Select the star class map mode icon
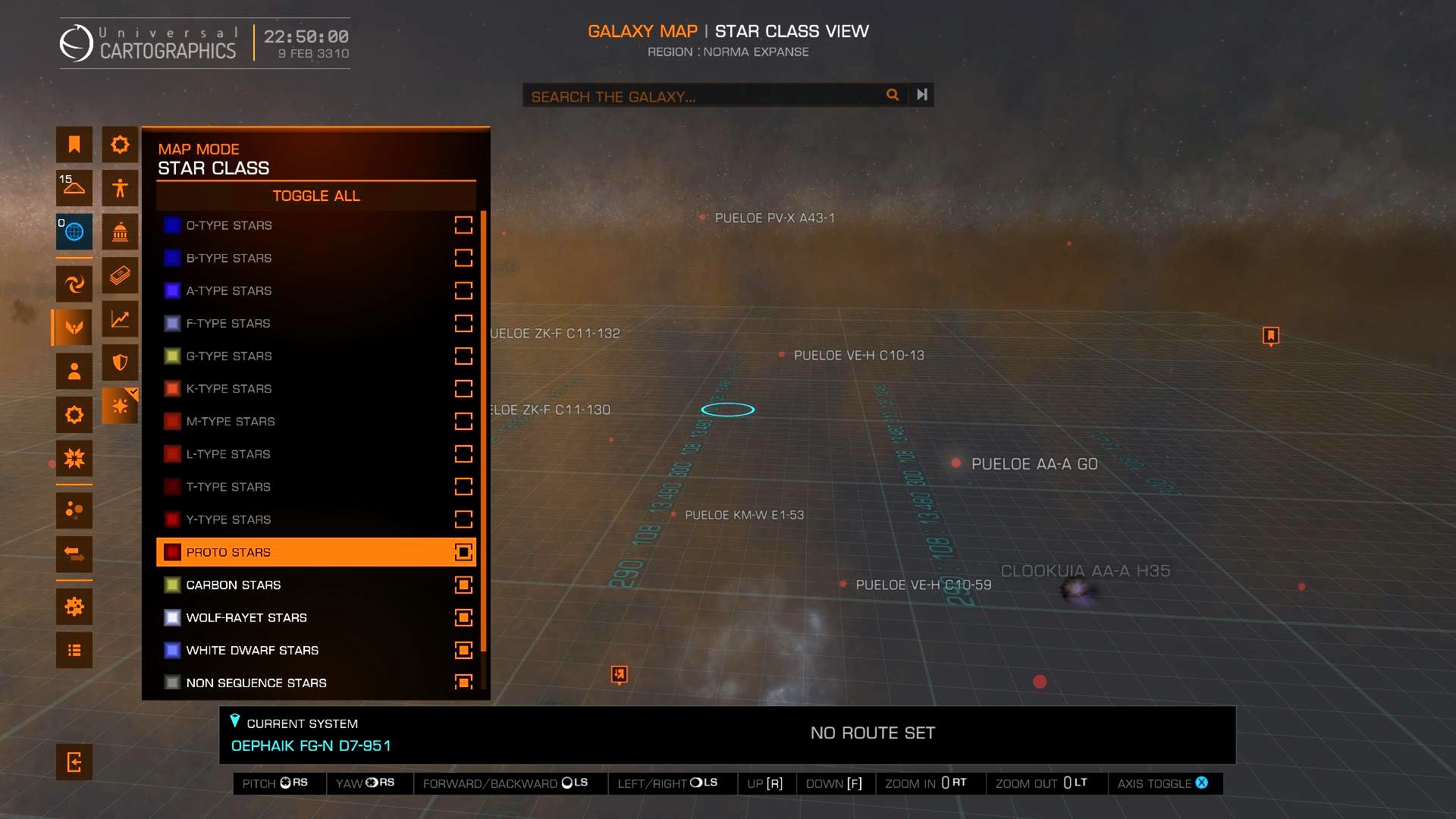 click(120, 406)
